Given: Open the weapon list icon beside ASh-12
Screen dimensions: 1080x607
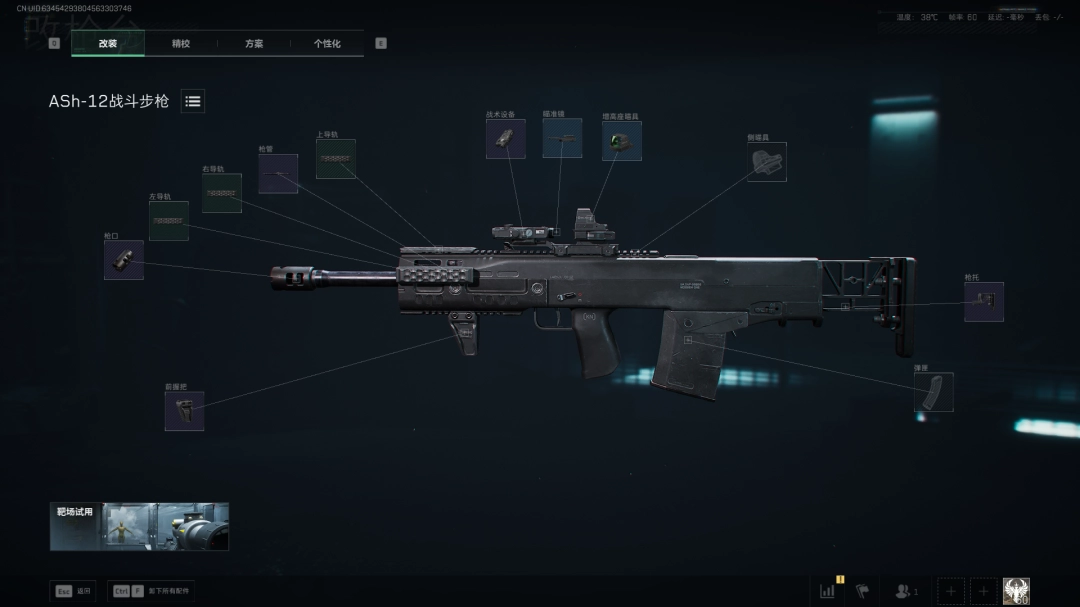Looking at the screenshot, I should coord(193,101).
